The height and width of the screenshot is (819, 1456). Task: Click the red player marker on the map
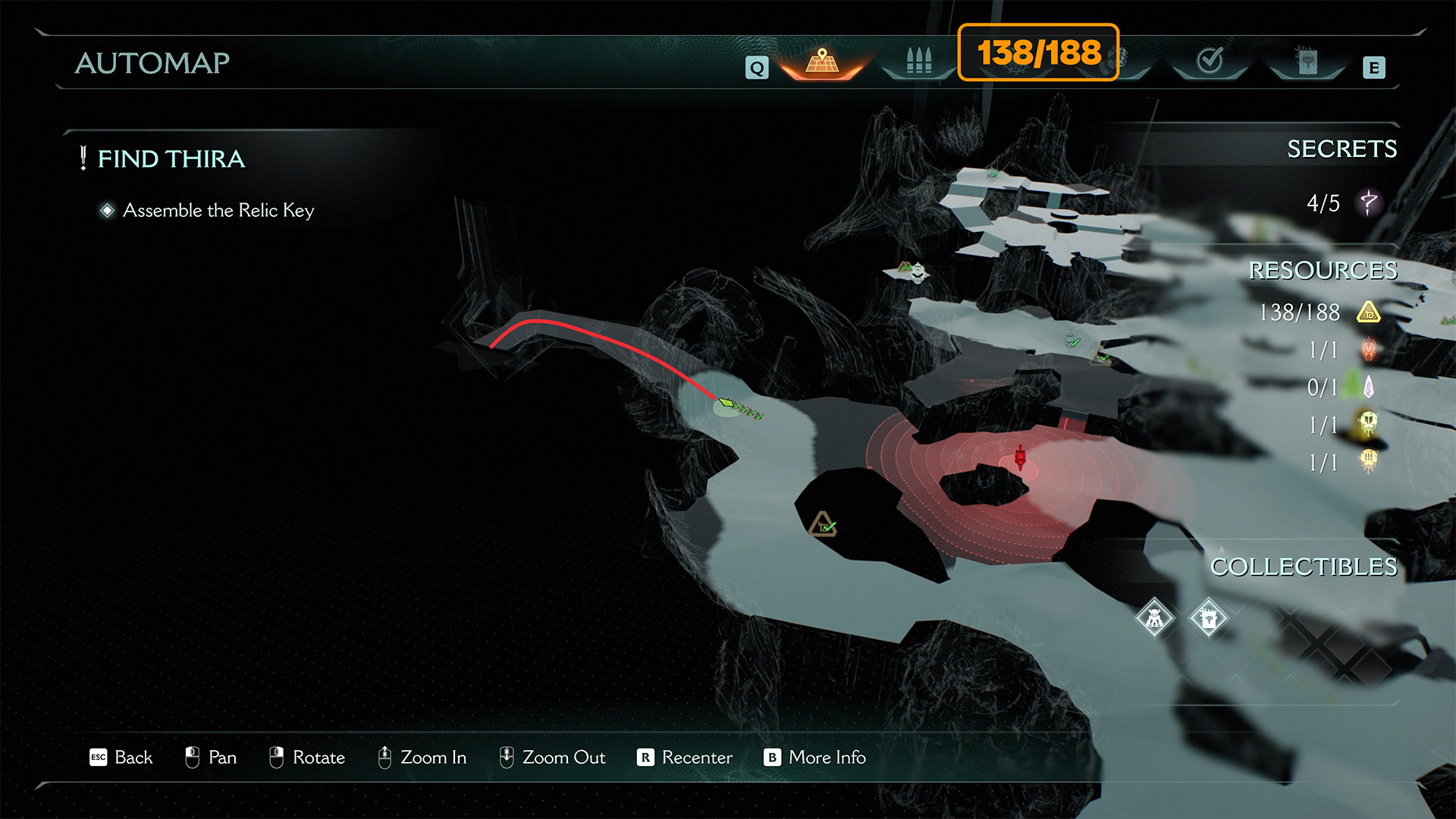point(1021,458)
